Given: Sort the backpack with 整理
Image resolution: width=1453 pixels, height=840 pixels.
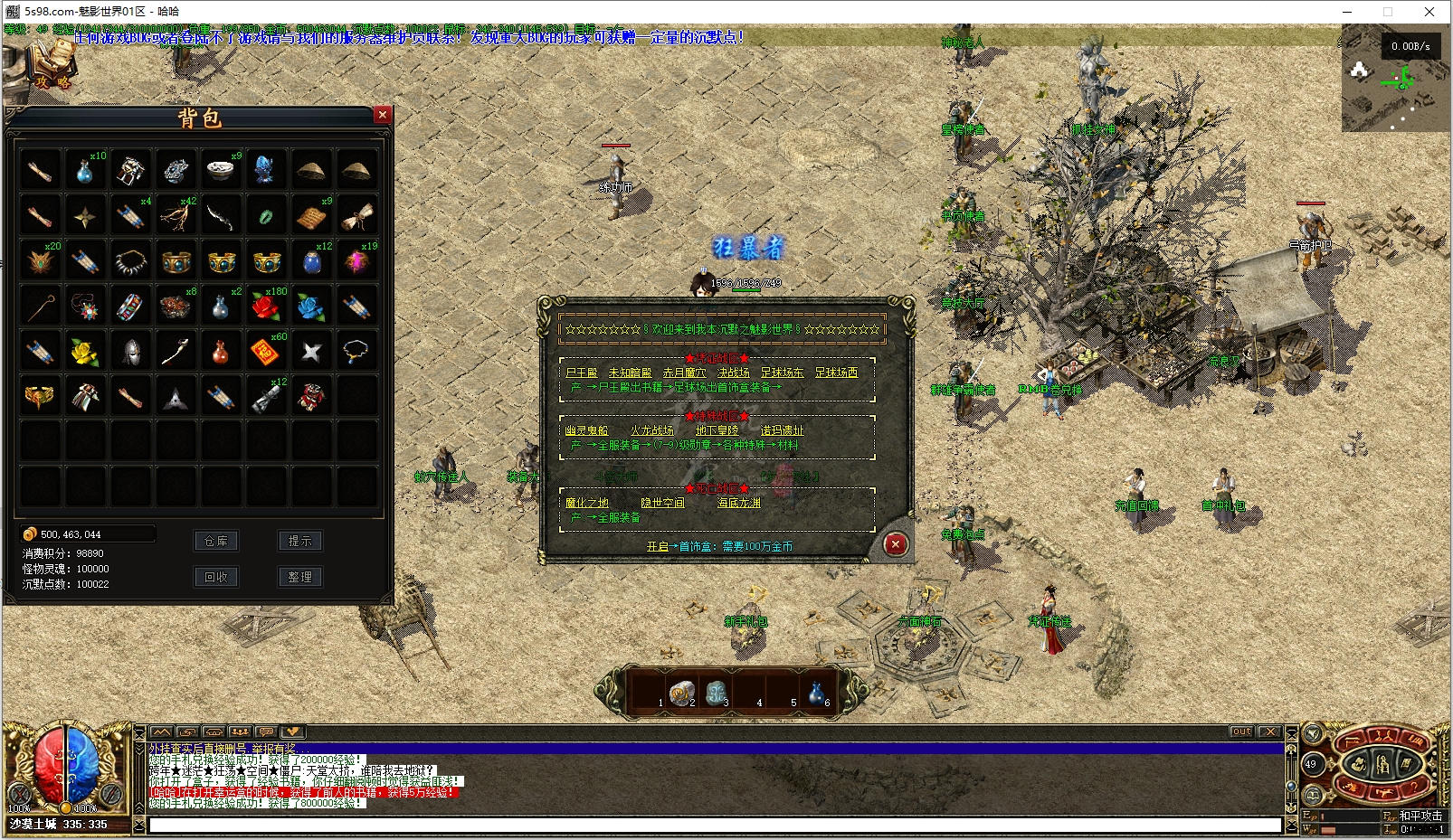Looking at the screenshot, I should coord(299,577).
